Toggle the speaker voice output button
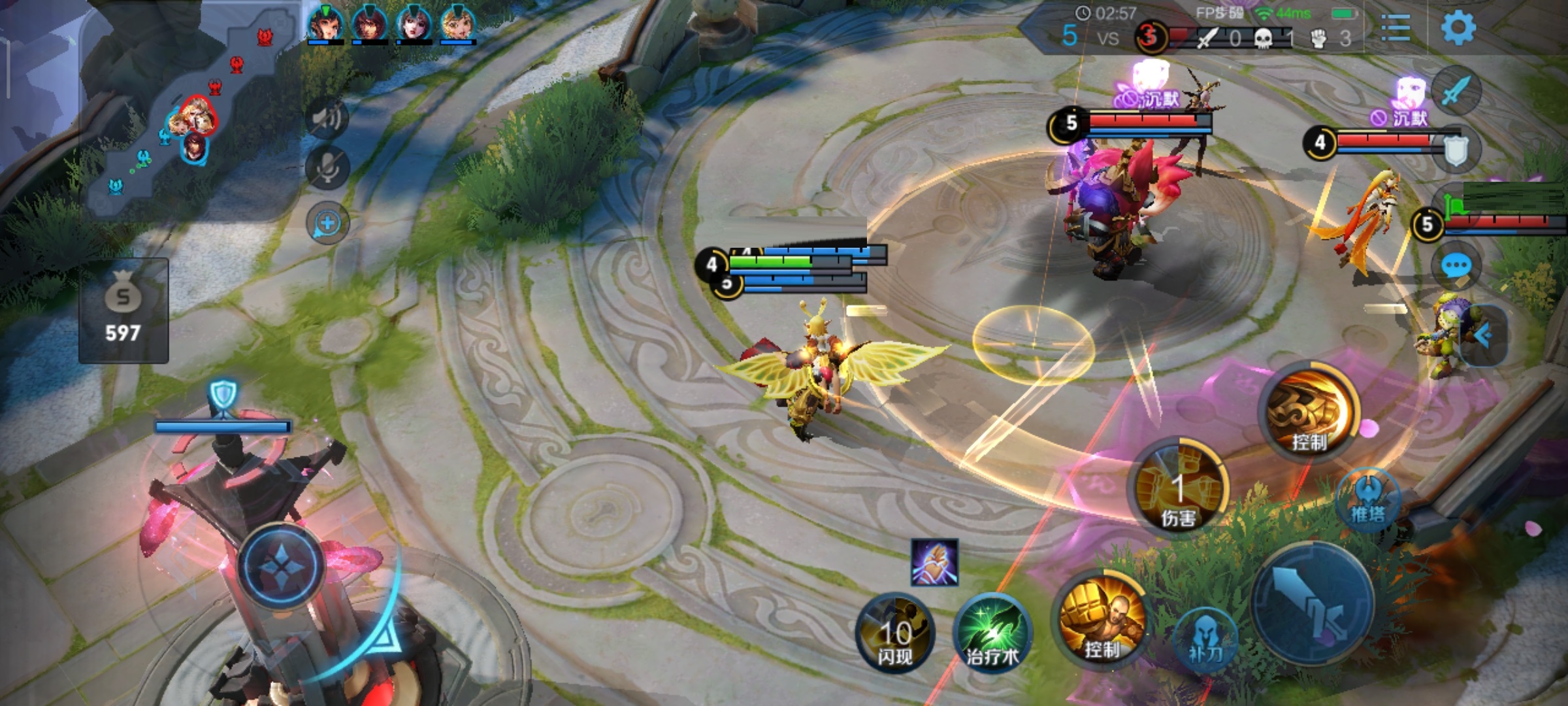Viewport: 1568px width, 706px height. coord(327,118)
